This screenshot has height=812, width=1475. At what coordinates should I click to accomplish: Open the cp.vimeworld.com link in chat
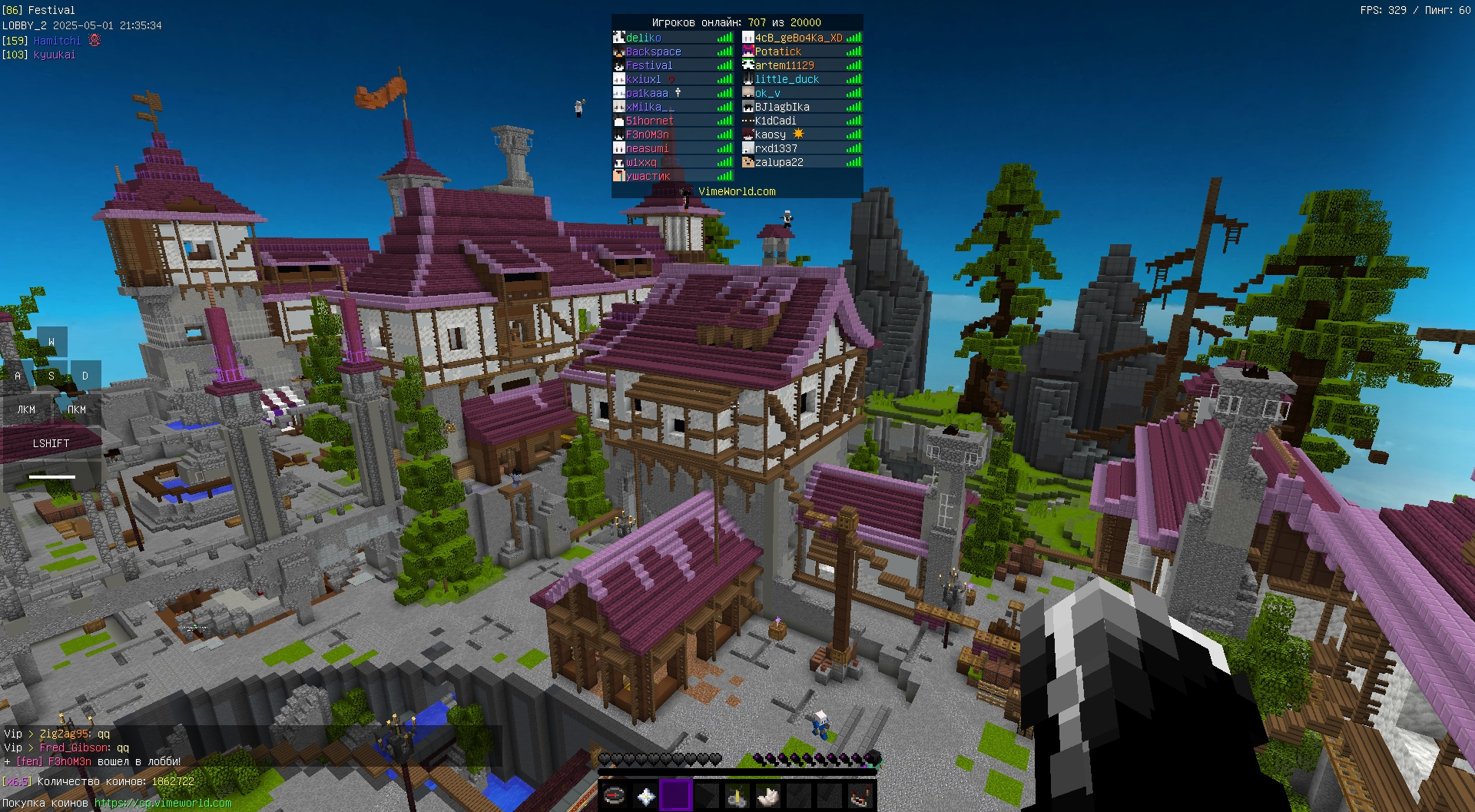pos(163,803)
